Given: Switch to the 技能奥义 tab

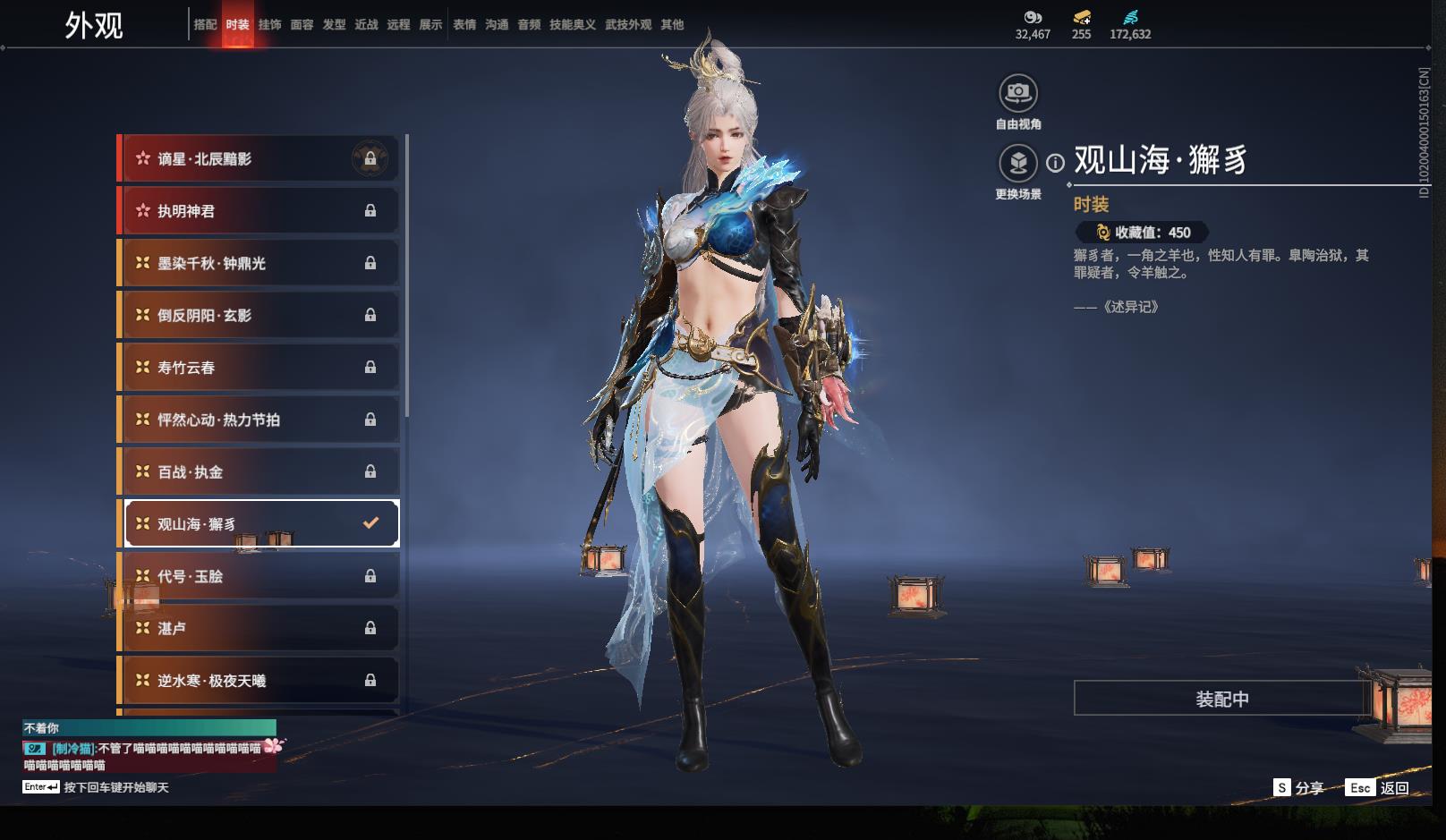Looking at the screenshot, I should click(x=572, y=25).
